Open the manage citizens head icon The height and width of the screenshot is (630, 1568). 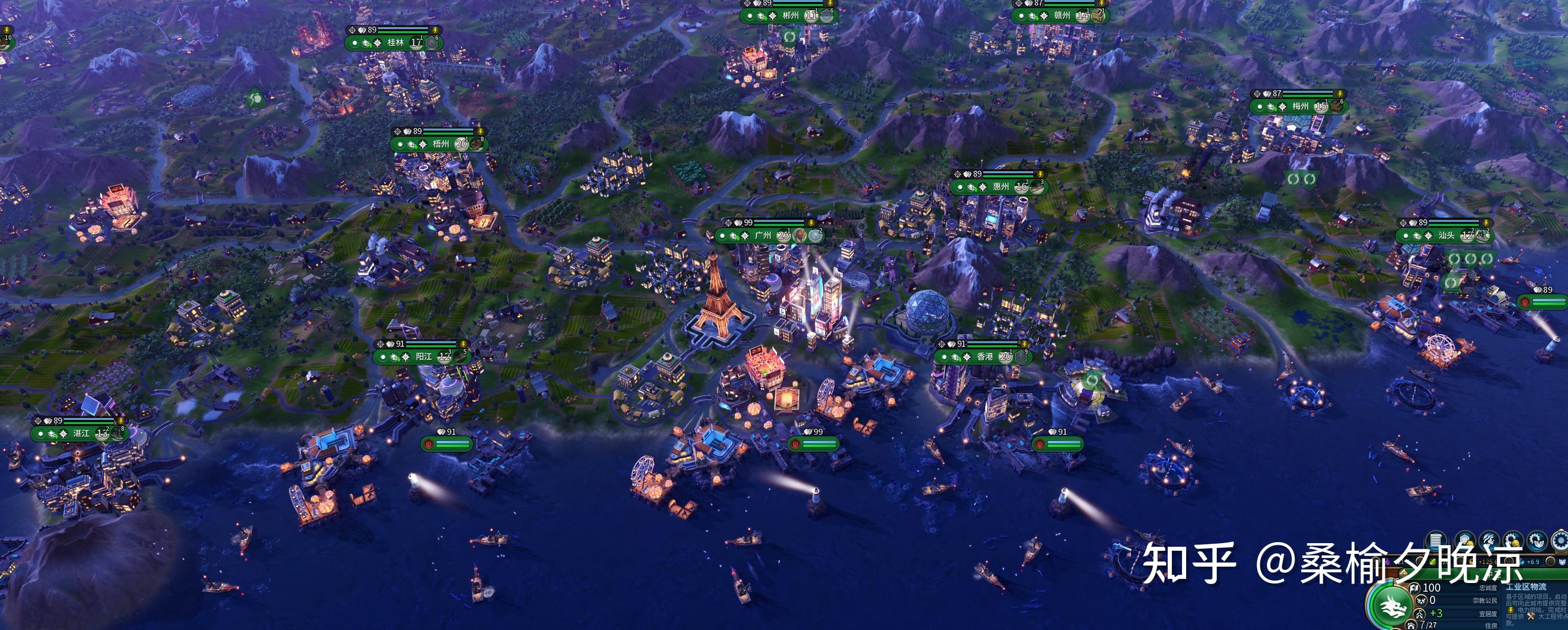1488,540
